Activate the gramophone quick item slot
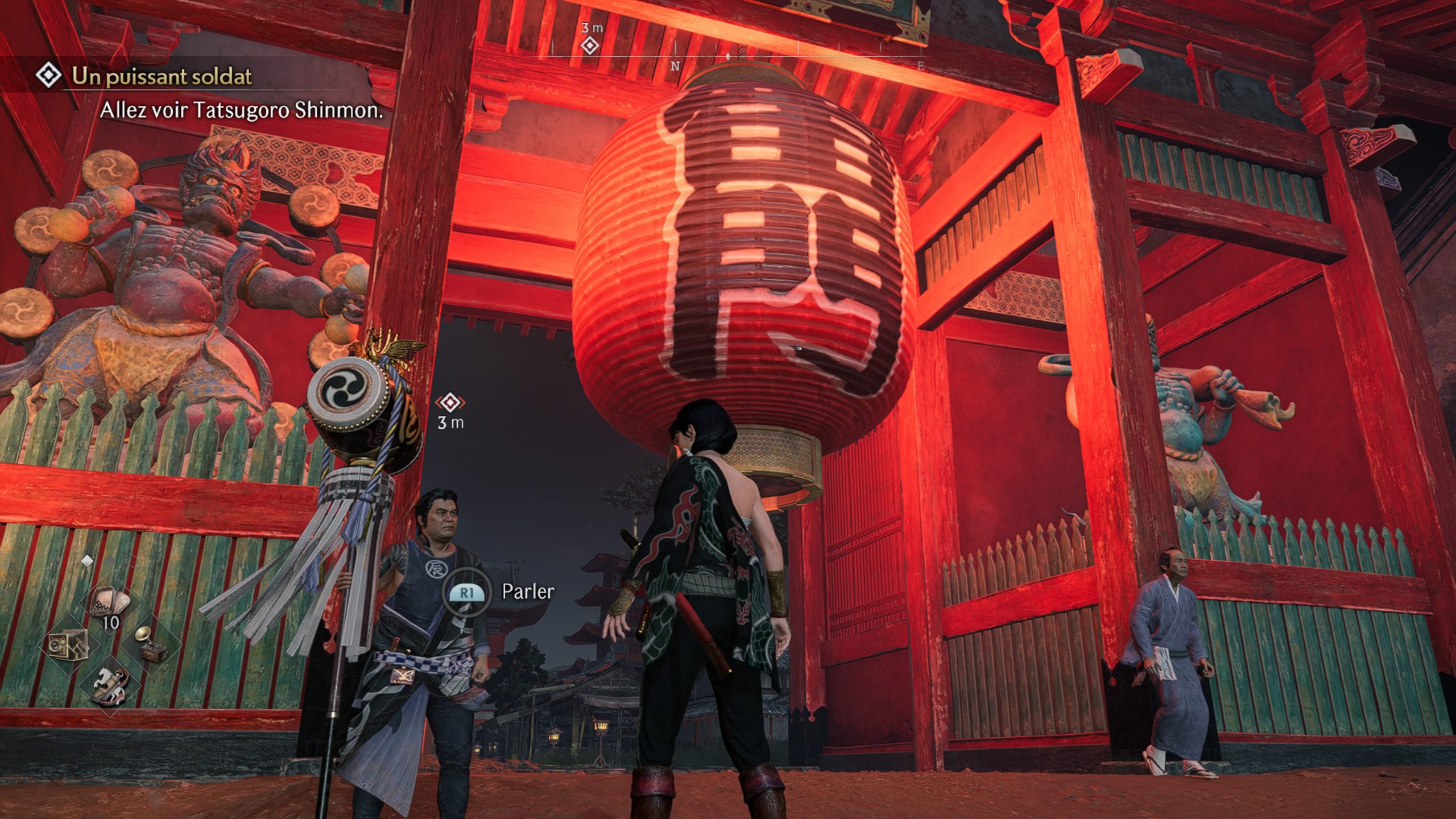The height and width of the screenshot is (819, 1456). (x=151, y=643)
